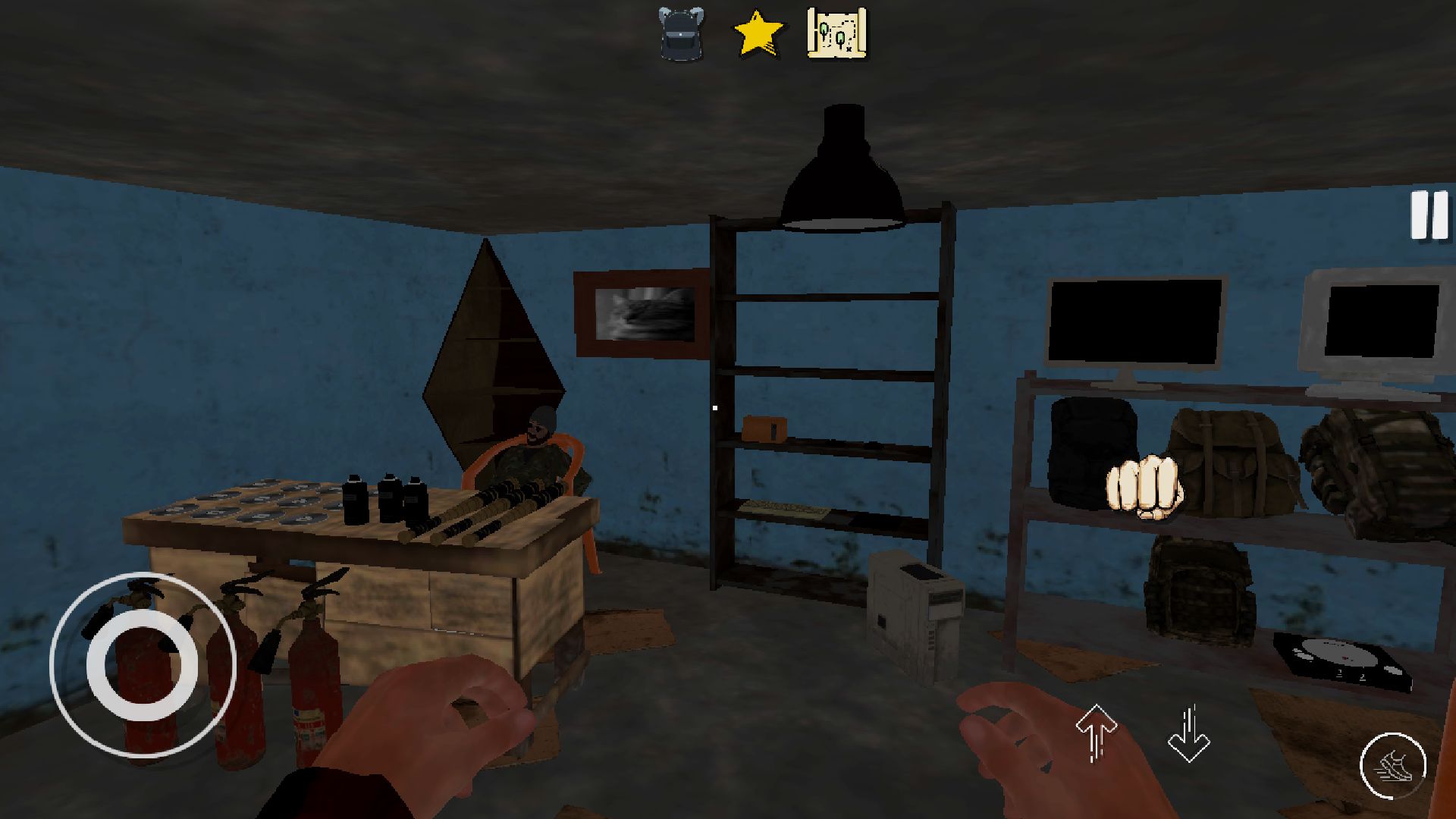Screen dimensions: 1456x819
Task: Pause the game with the pause icon
Action: pos(1428,215)
